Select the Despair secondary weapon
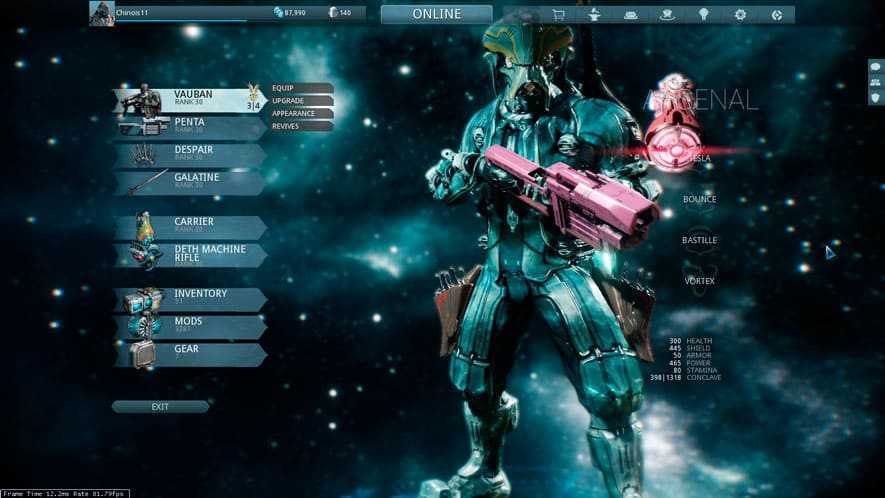Screen dimensions: 885x498 pyautogui.click(x=190, y=155)
